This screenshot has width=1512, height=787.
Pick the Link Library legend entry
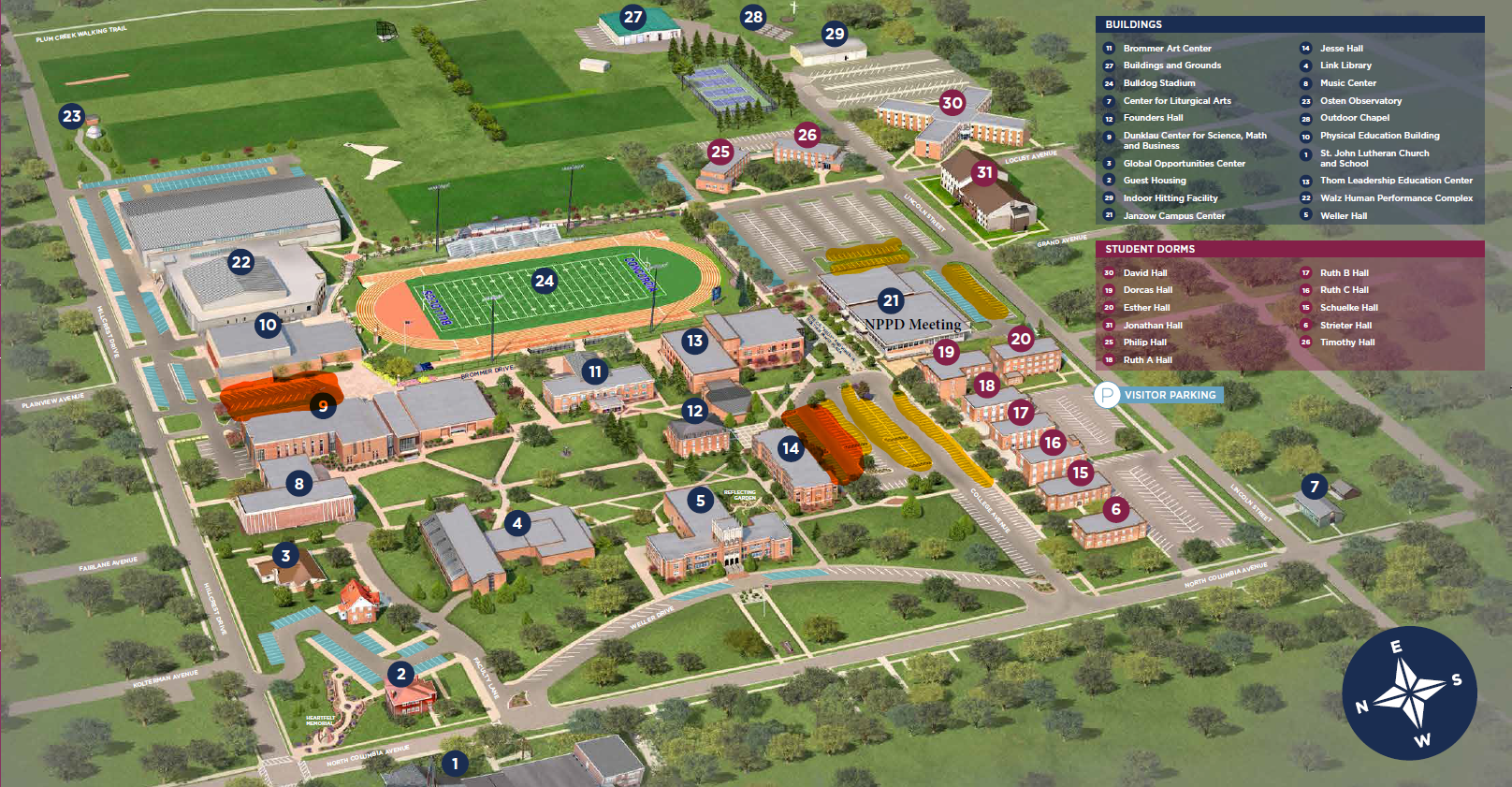point(1345,66)
